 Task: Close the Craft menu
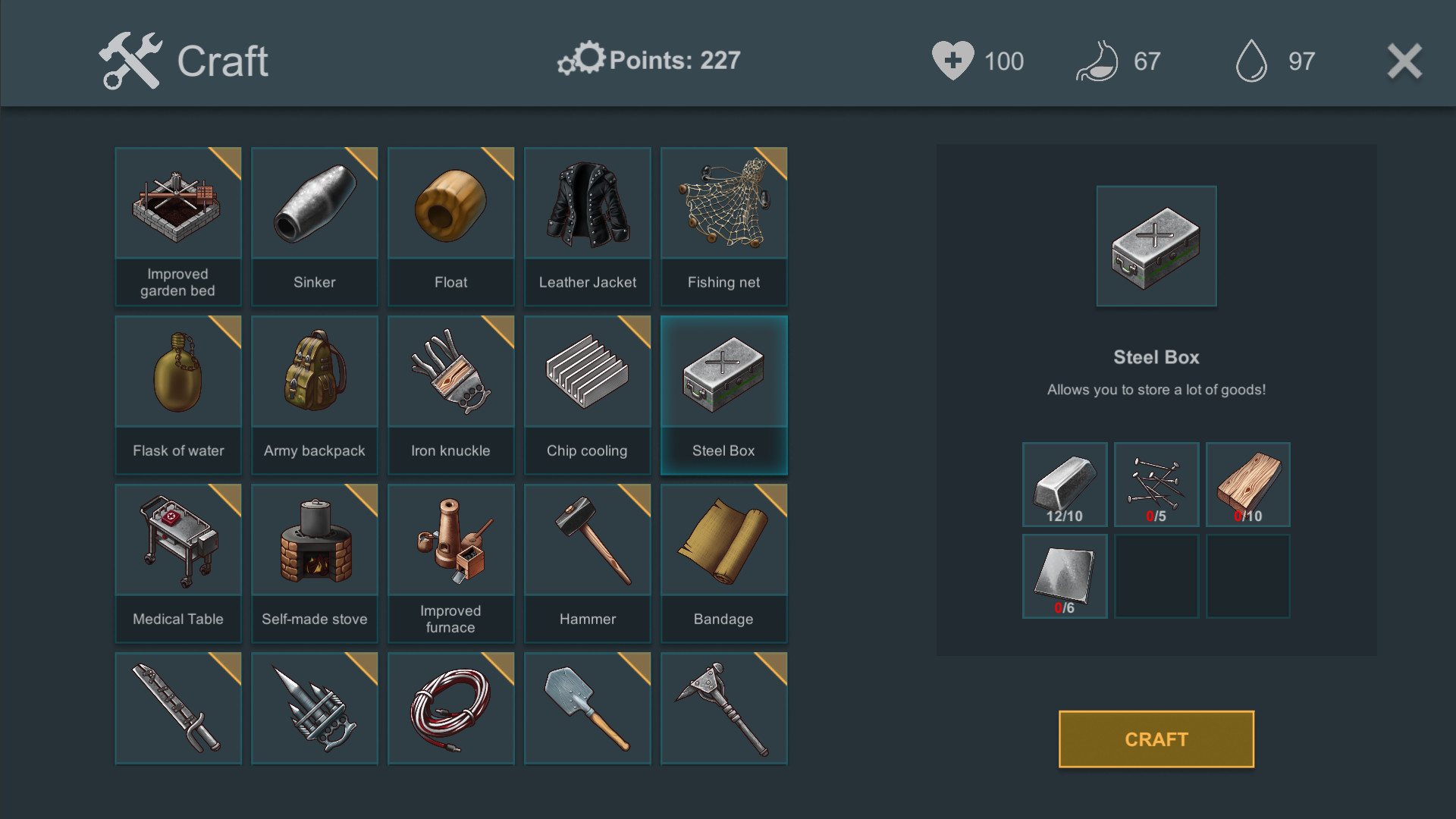click(1404, 62)
